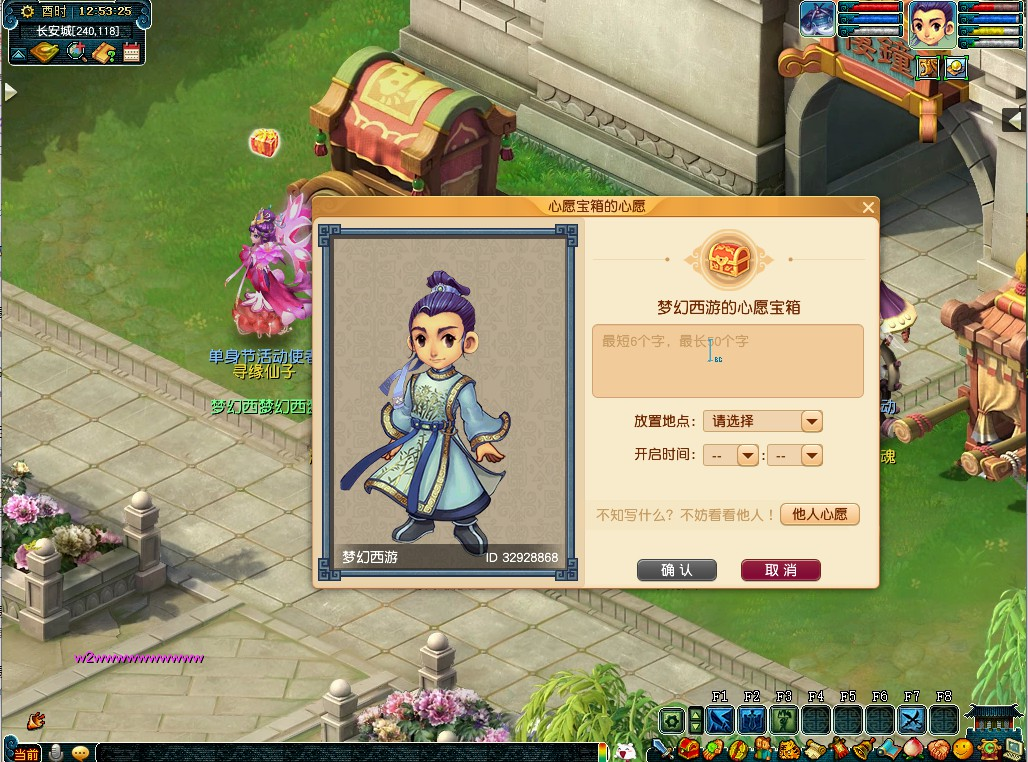Activate the F1 skill shortcut
Screen dimensions: 1028x762
coord(720,719)
